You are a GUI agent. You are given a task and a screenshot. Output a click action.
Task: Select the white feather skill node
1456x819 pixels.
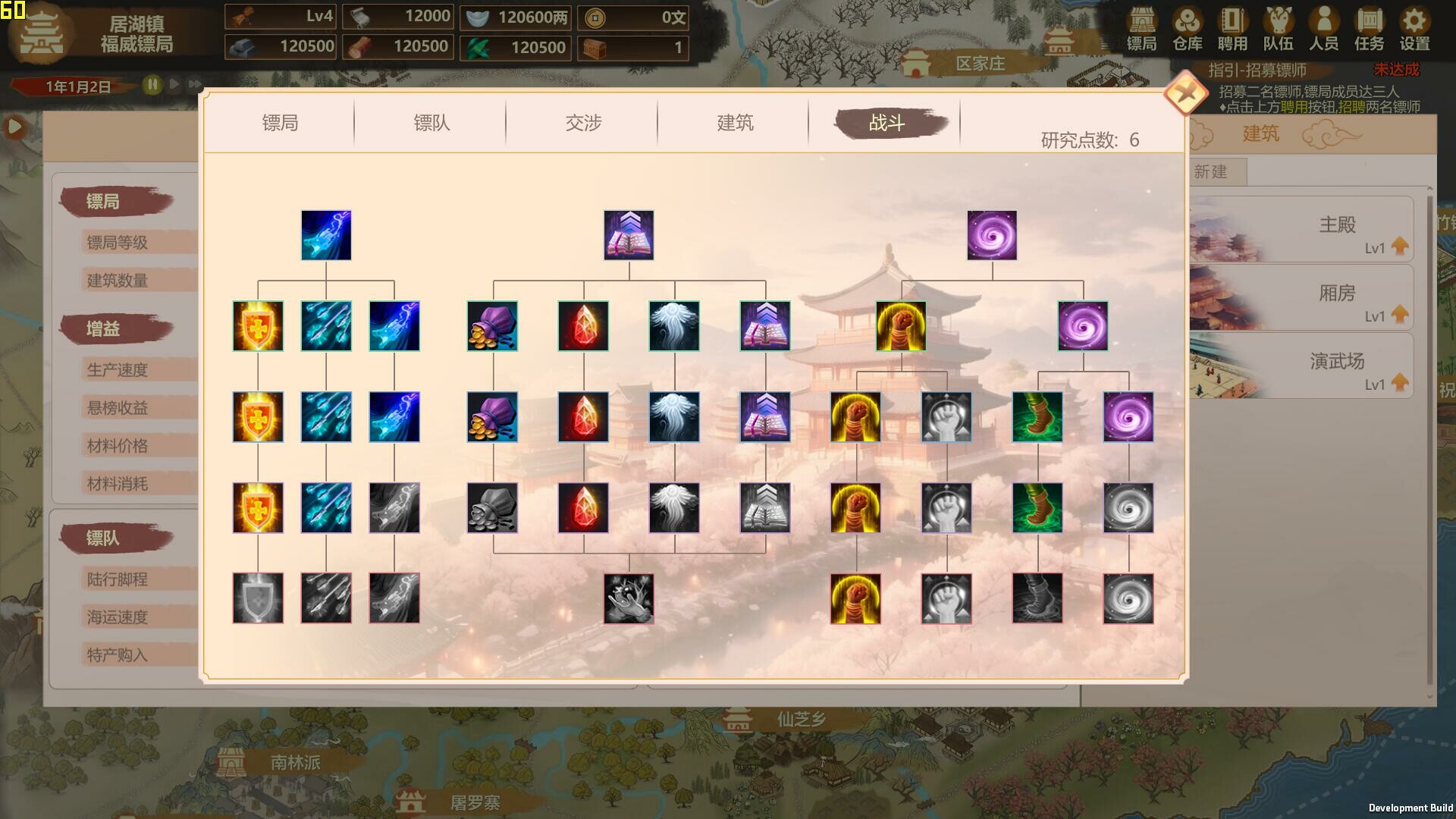[673, 327]
